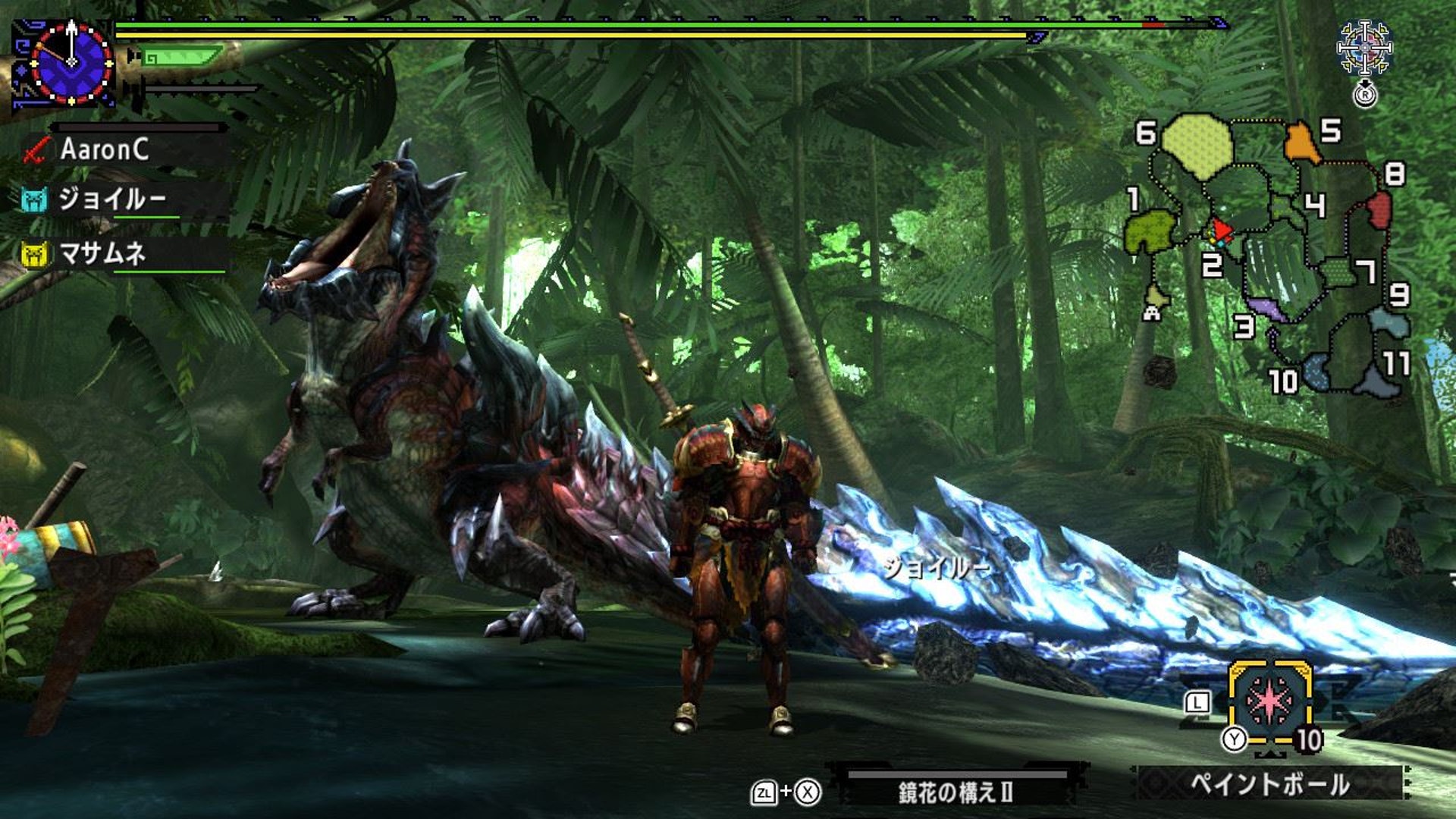The width and height of the screenshot is (1456, 819).
Task: Activate the 鏡花の構えⅡ hunter art
Action: point(955,792)
